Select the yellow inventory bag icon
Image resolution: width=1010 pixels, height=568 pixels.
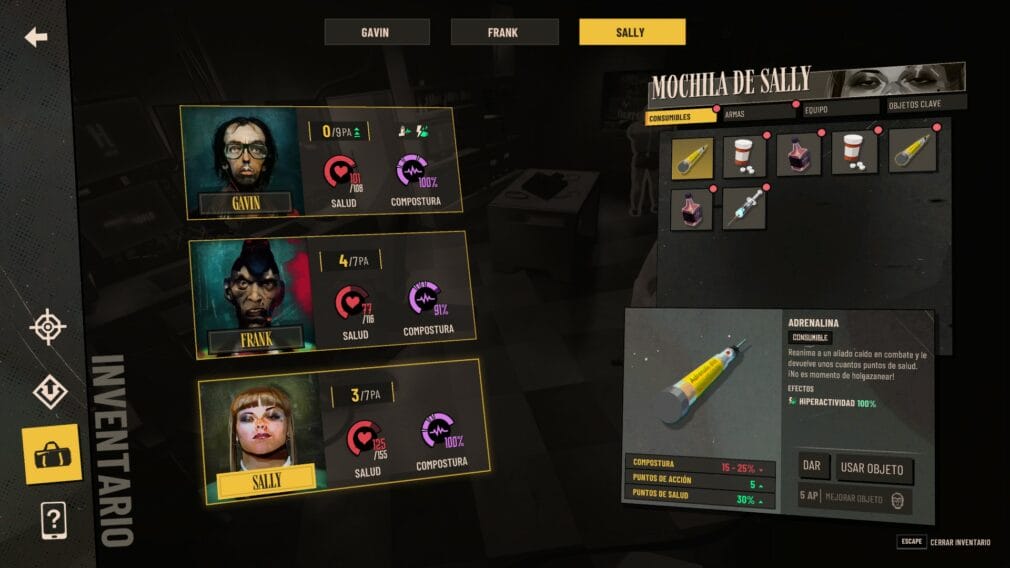pos(51,455)
